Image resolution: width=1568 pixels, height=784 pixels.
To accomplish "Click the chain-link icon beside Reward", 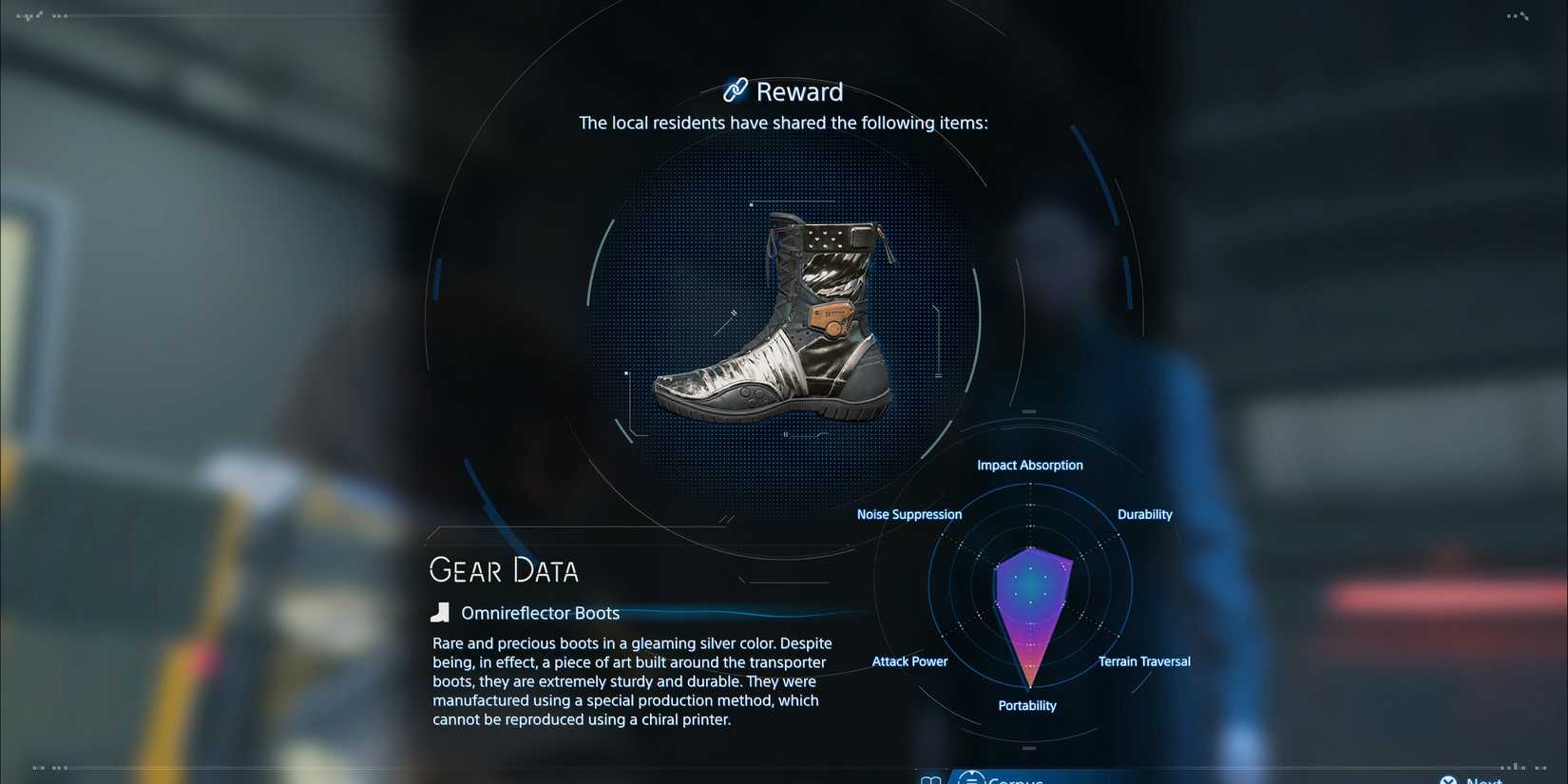I will tap(734, 90).
